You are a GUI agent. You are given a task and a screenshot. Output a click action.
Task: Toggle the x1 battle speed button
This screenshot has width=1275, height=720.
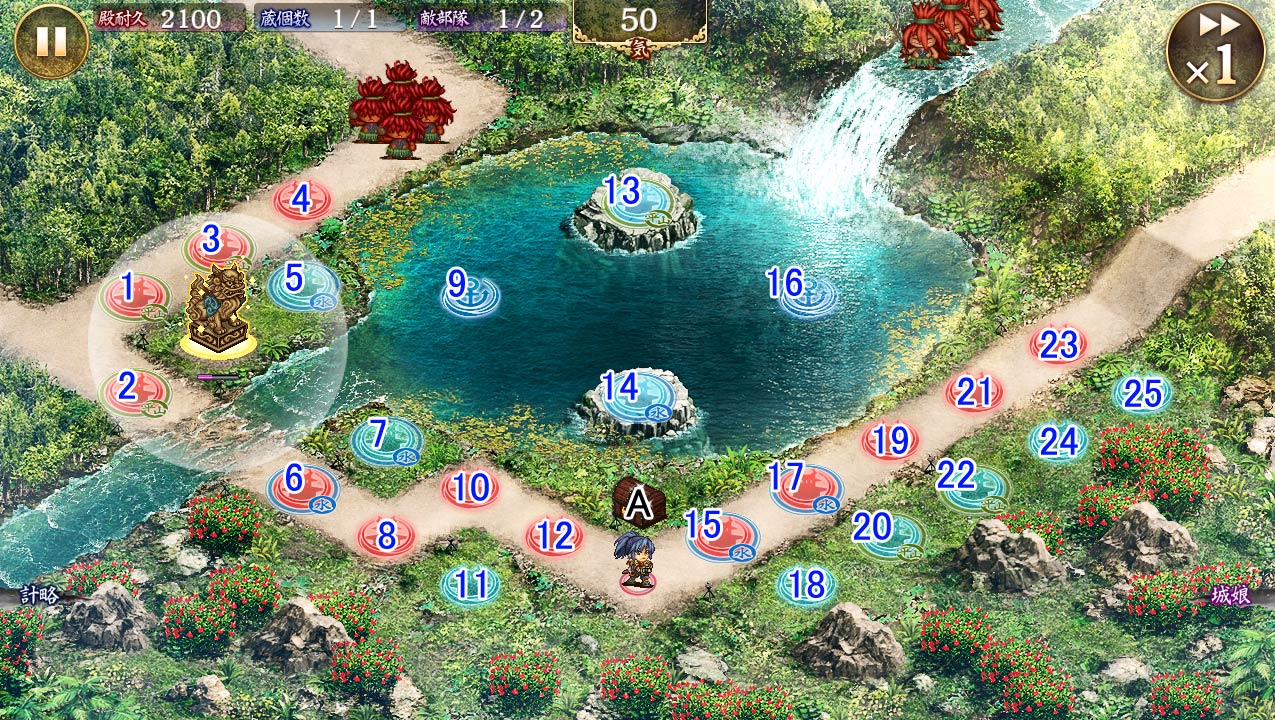1214,52
